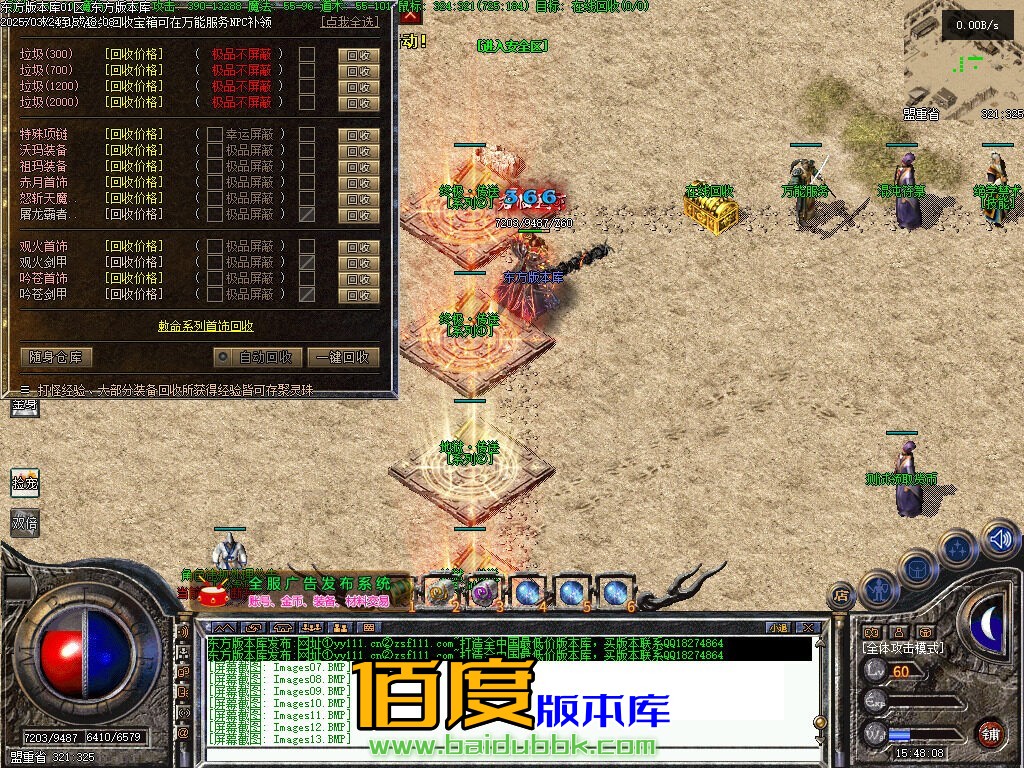Open the 随身仓库 portable warehouse
Screen dimensions: 1024x768
(x=56, y=357)
